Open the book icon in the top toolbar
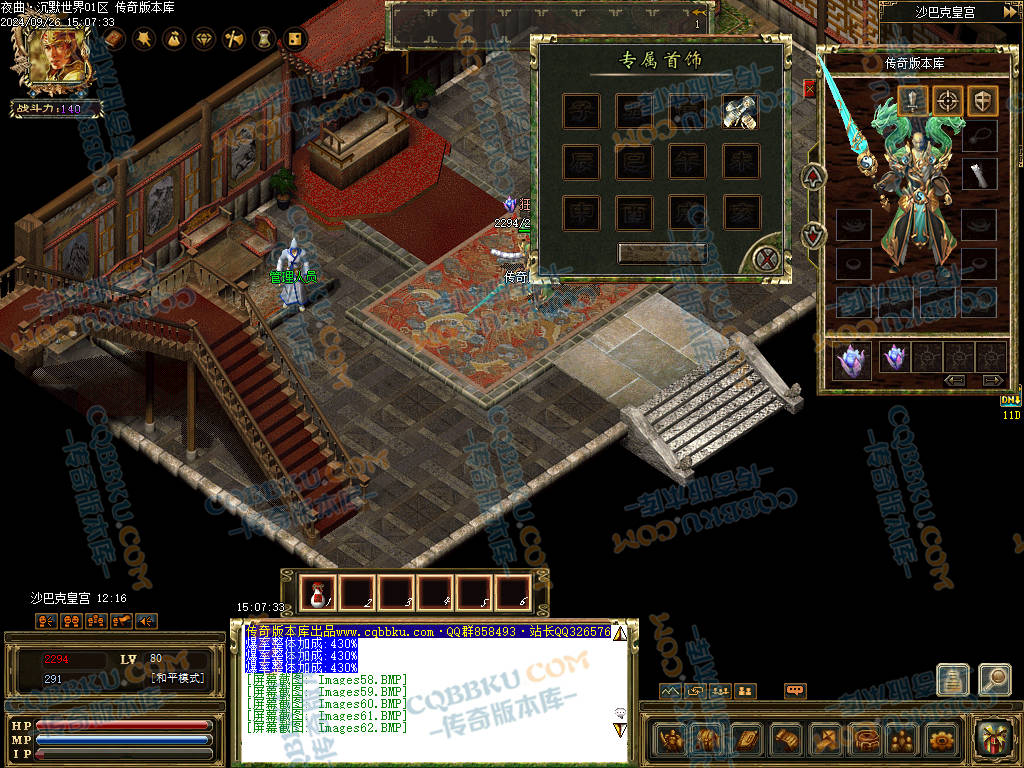This screenshot has height=768, width=1024. [x=114, y=39]
